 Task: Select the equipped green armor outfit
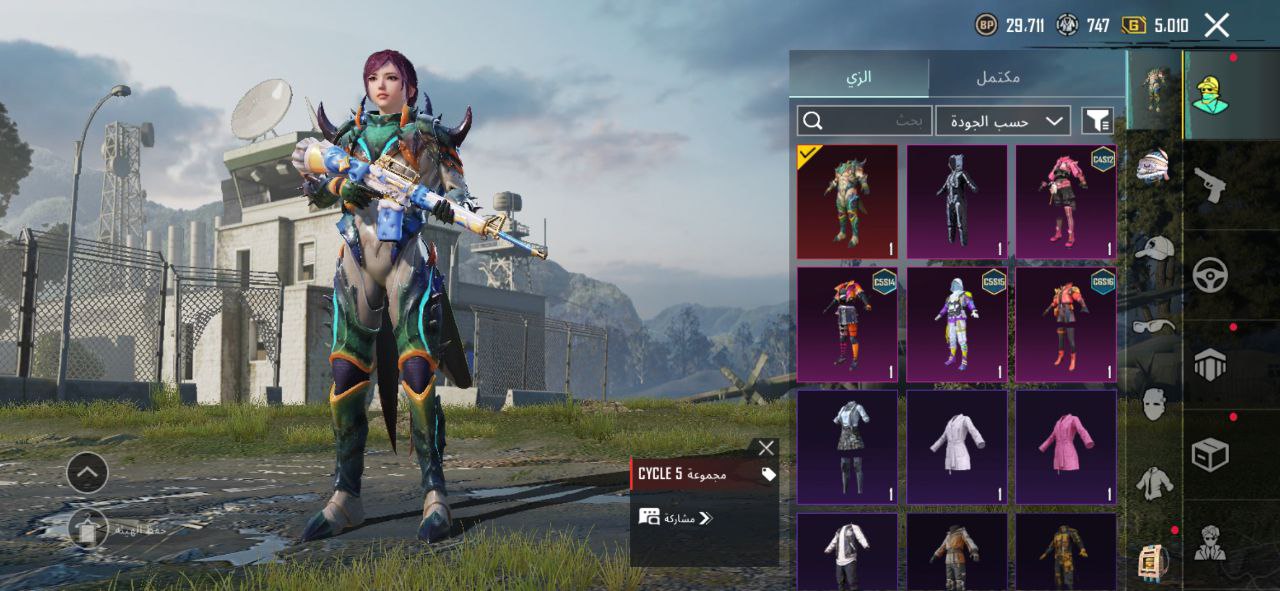click(x=847, y=202)
